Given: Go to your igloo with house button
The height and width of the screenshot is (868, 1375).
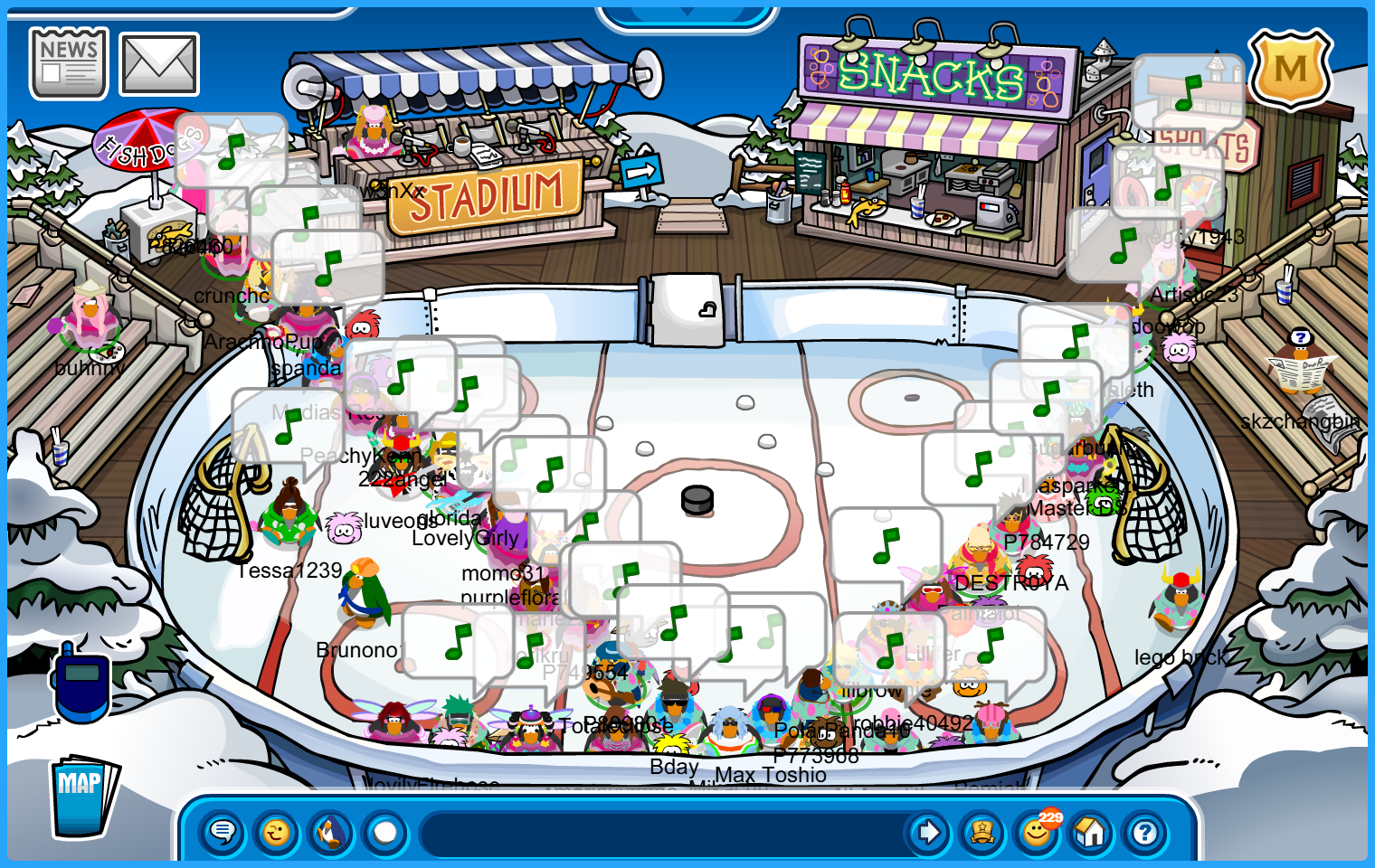Looking at the screenshot, I should pos(1091,832).
